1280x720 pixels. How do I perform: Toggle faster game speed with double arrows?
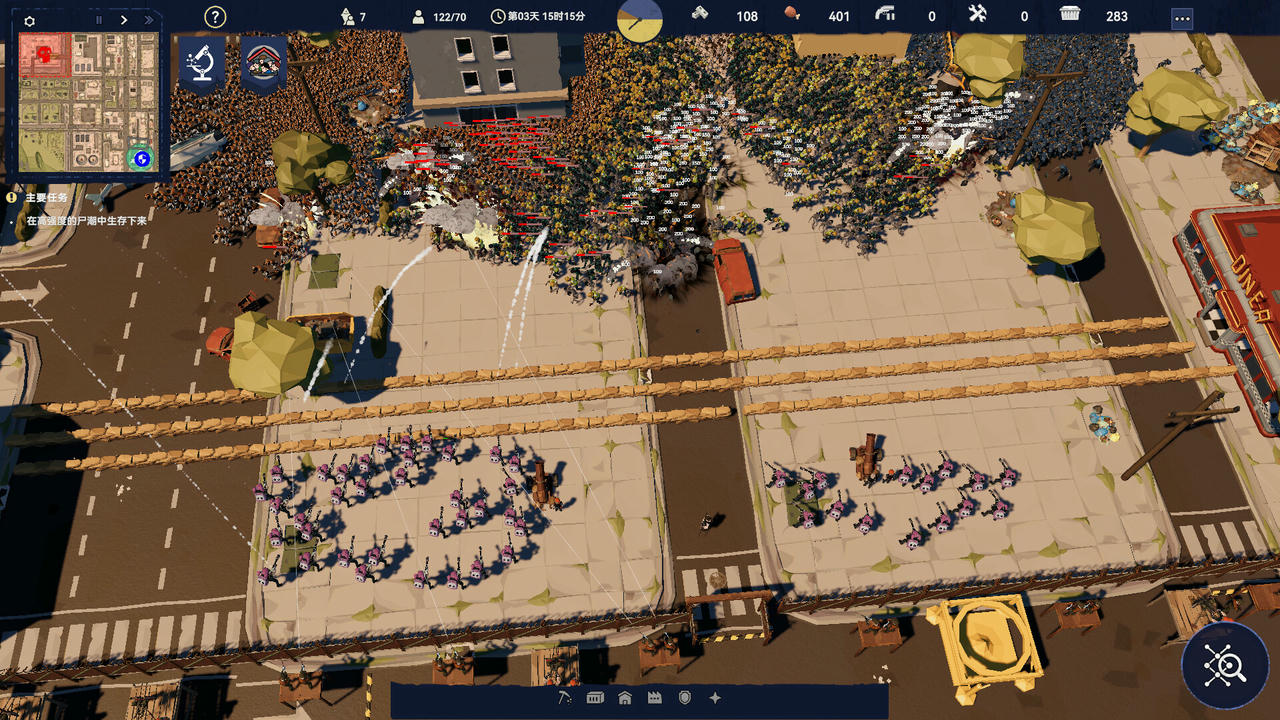pyautogui.click(x=149, y=19)
